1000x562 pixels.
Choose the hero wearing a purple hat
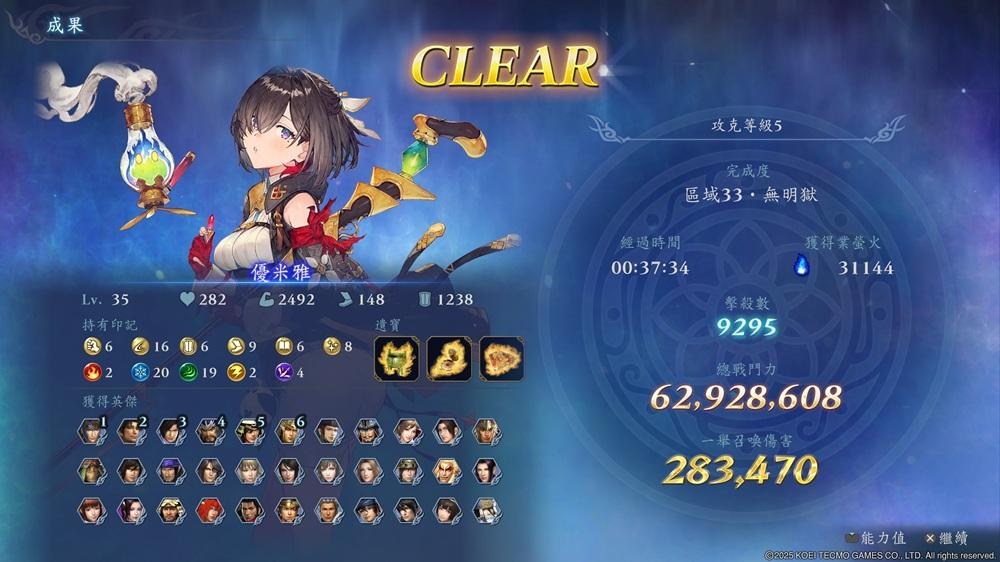(169, 470)
